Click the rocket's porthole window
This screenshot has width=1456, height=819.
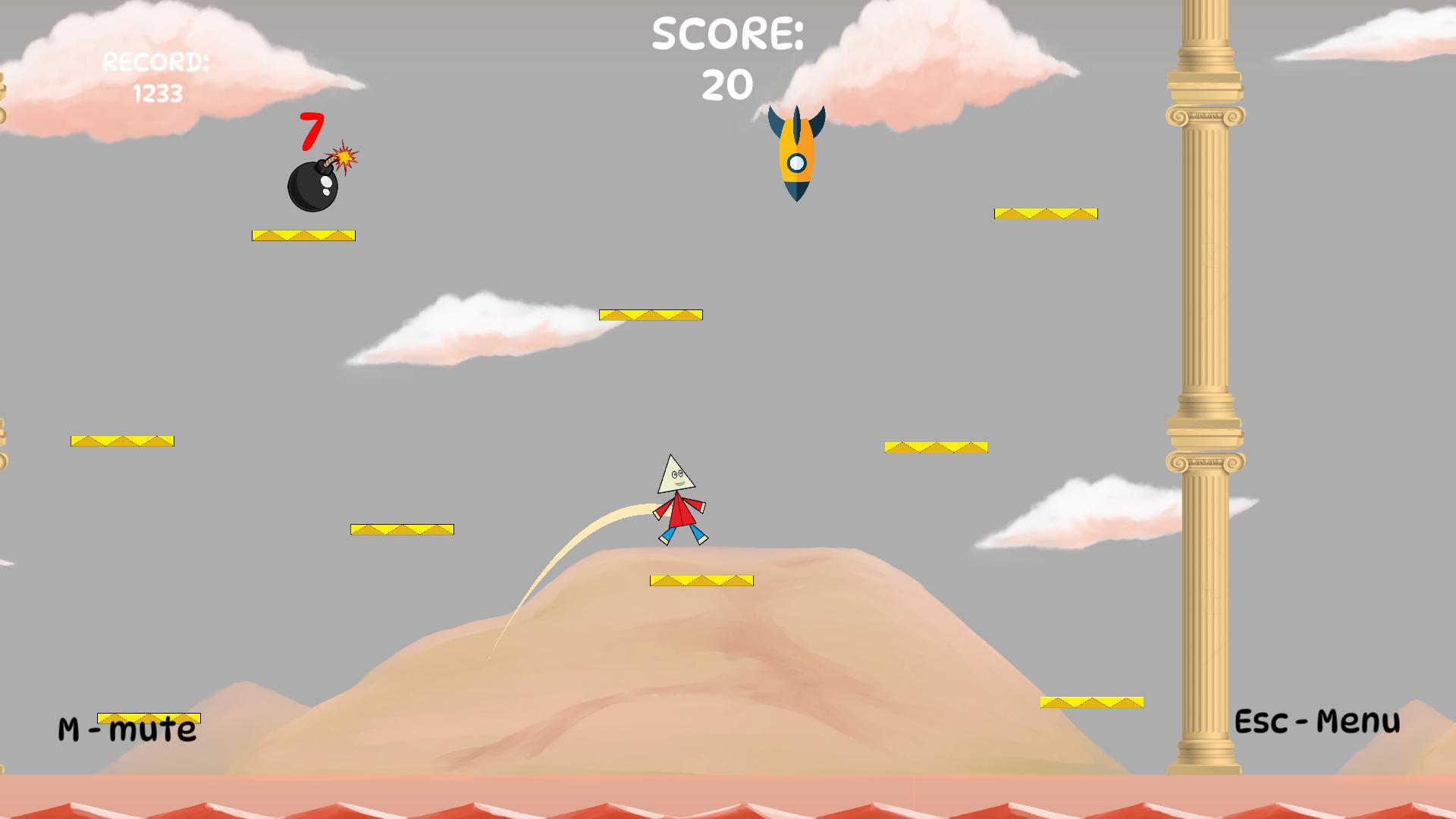[x=796, y=162]
